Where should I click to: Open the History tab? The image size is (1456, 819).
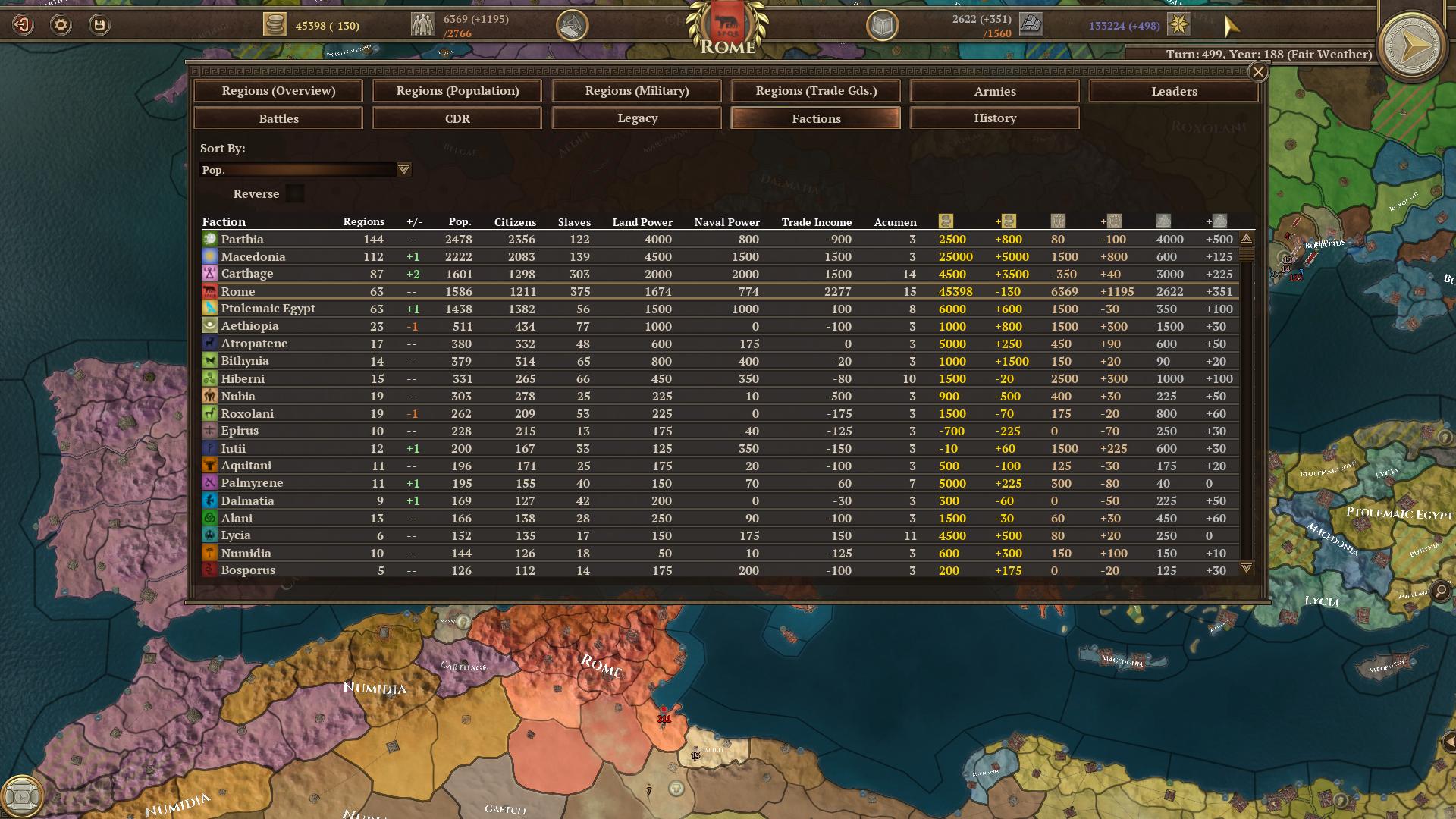[995, 118]
